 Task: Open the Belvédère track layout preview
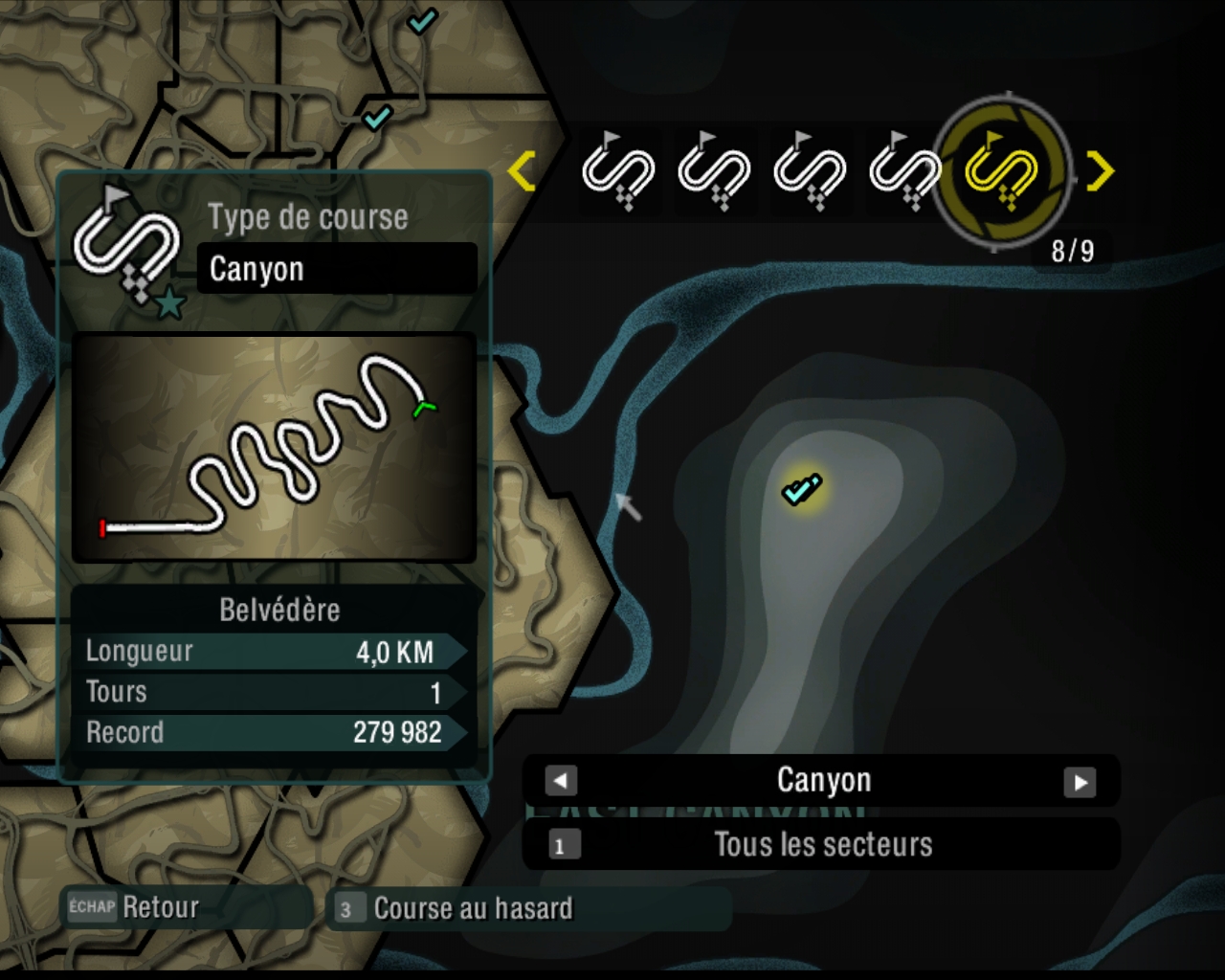pyautogui.click(x=274, y=448)
